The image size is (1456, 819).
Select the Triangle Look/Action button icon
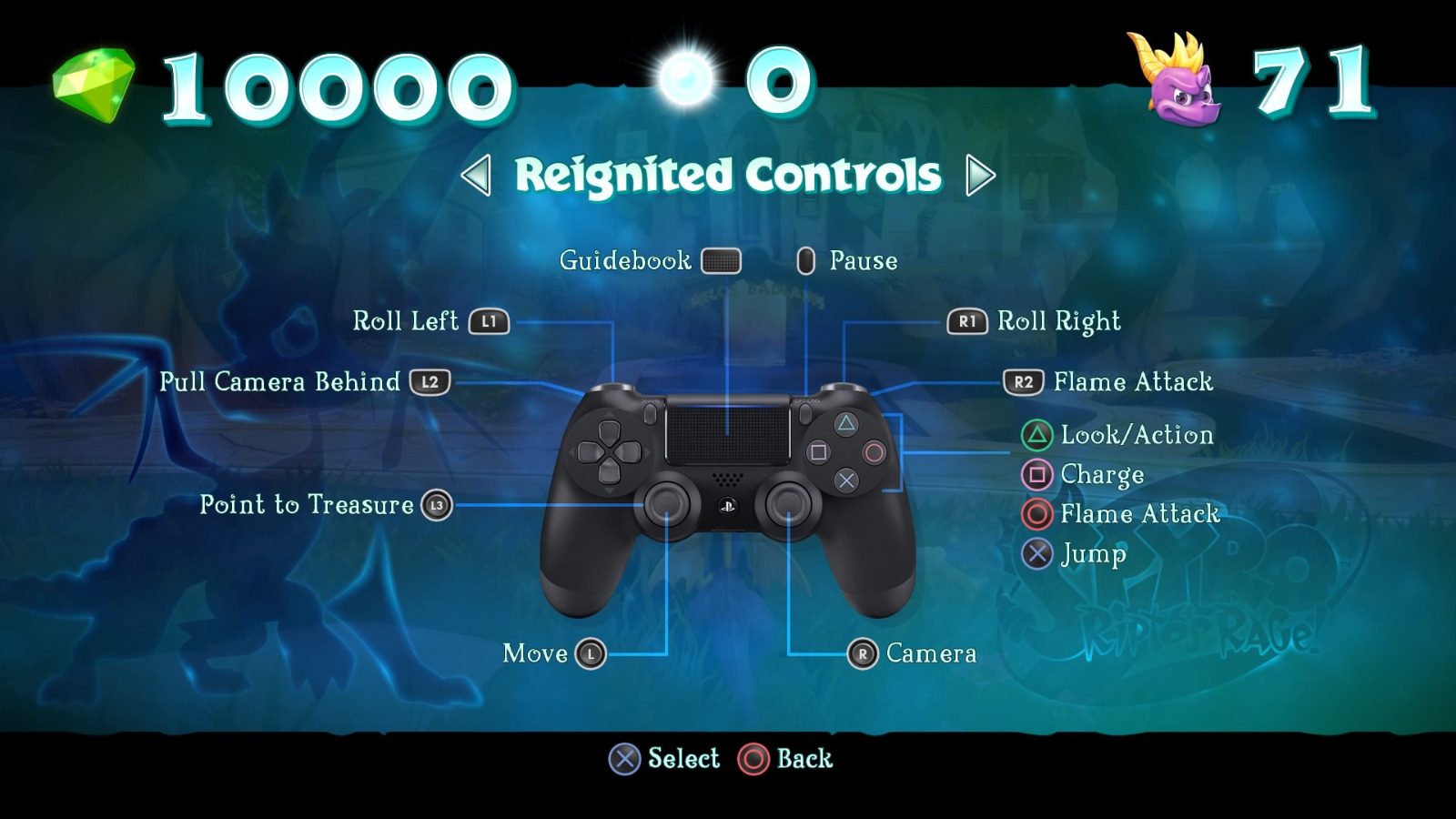[1036, 435]
